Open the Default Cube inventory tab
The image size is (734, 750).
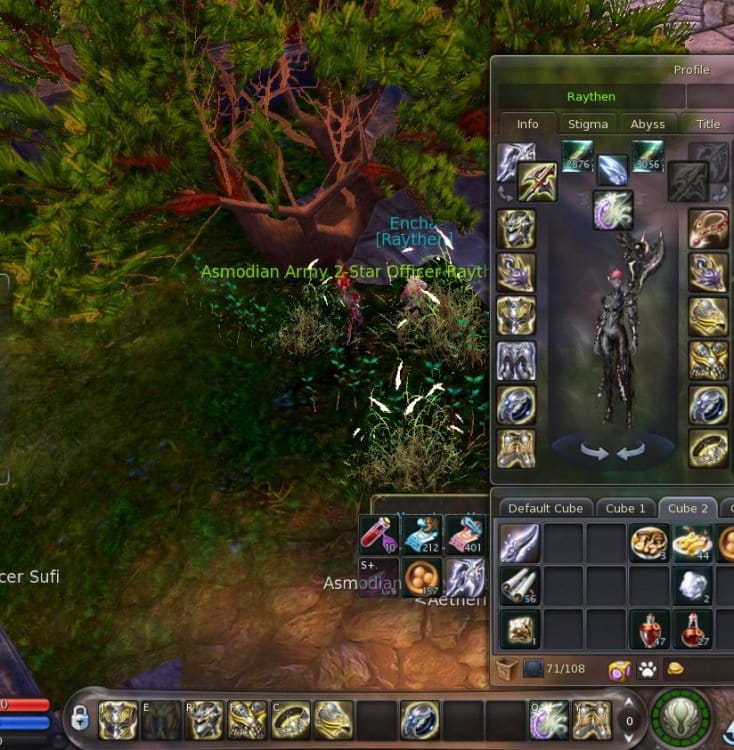tap(545, 508)
